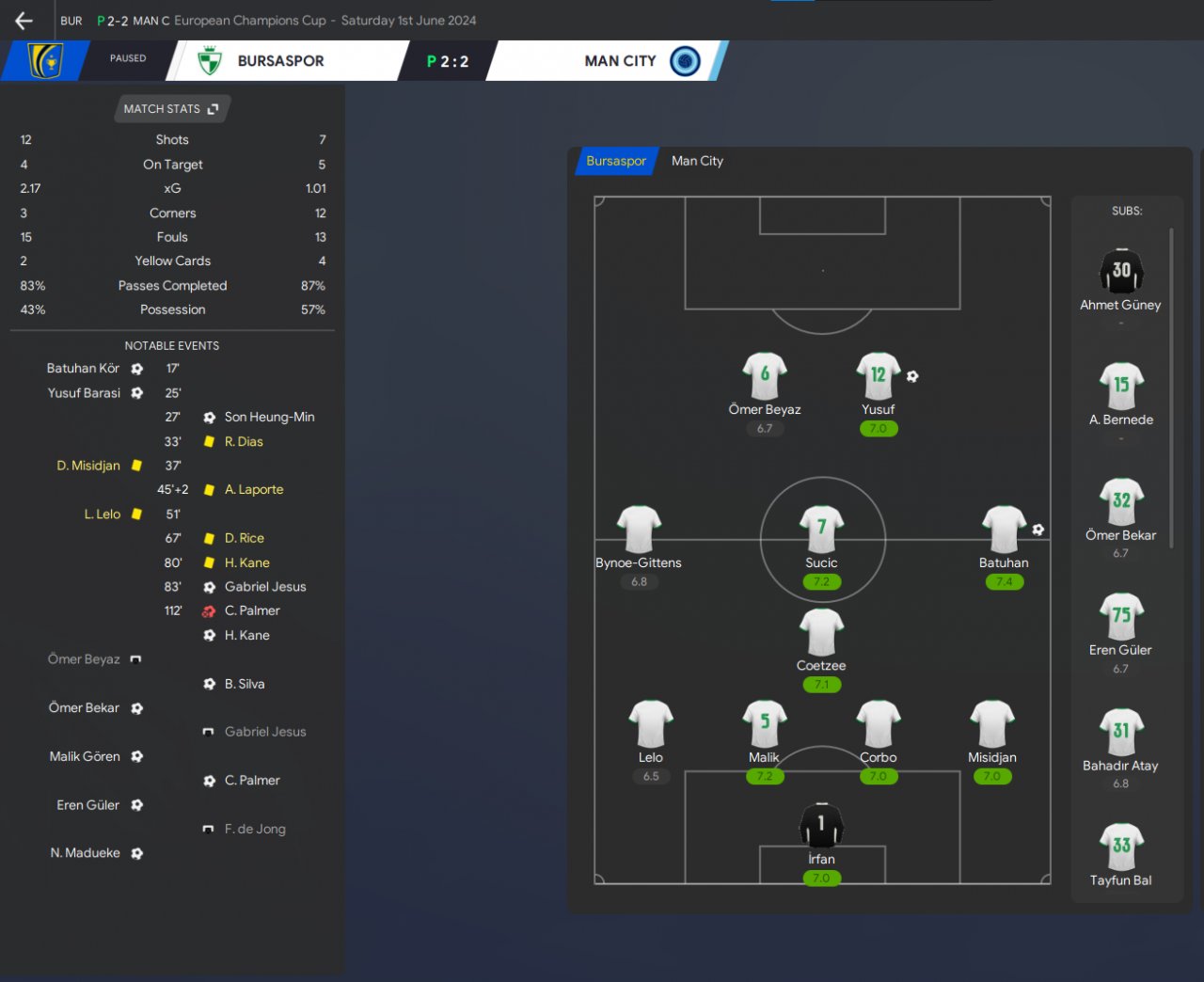Choose striker Yusuf wearing number 12

pyautogui.click(x=878, y=377)
